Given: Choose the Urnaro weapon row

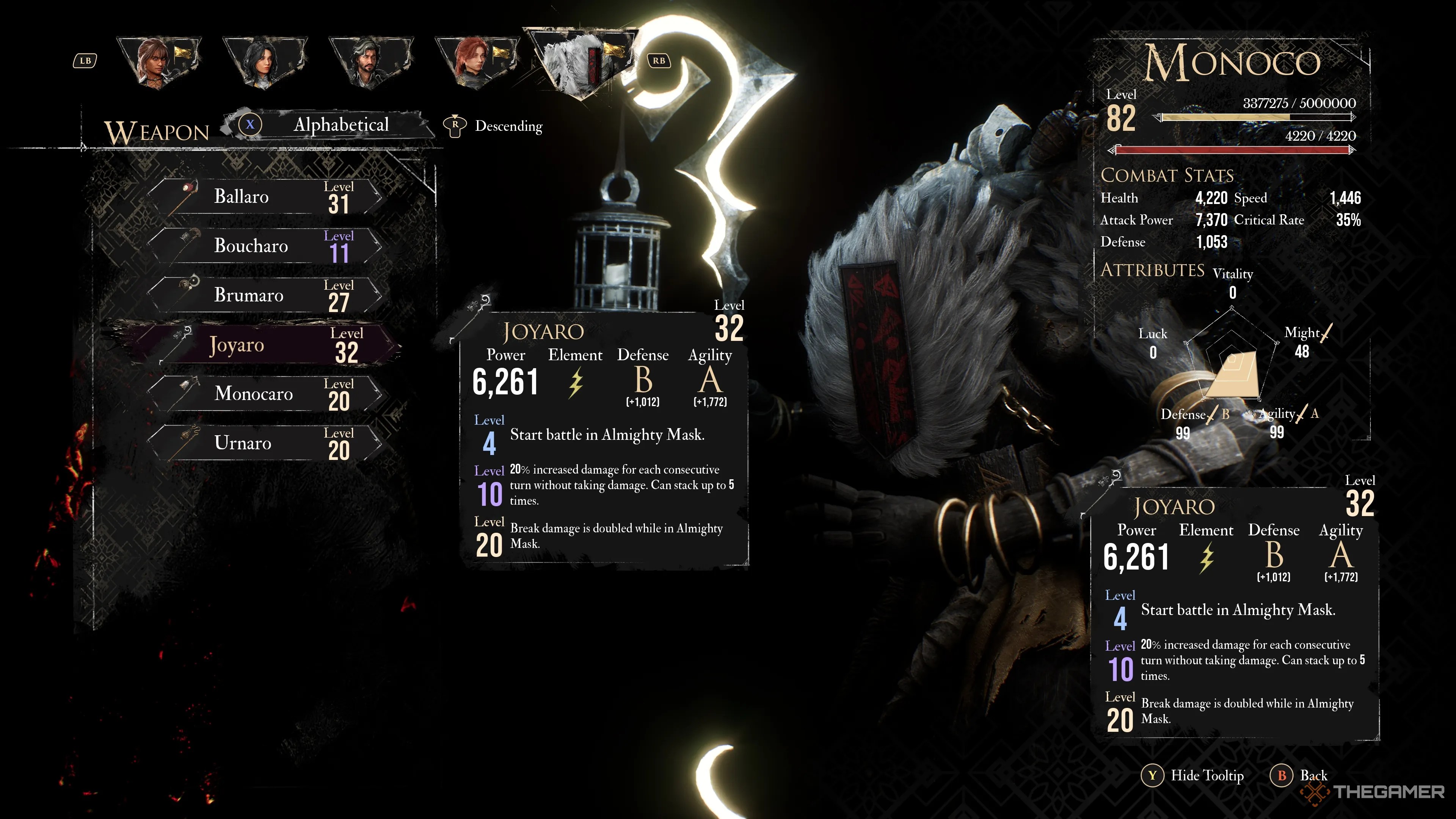Looking at the screenshot, I should [x=266, y=442].
